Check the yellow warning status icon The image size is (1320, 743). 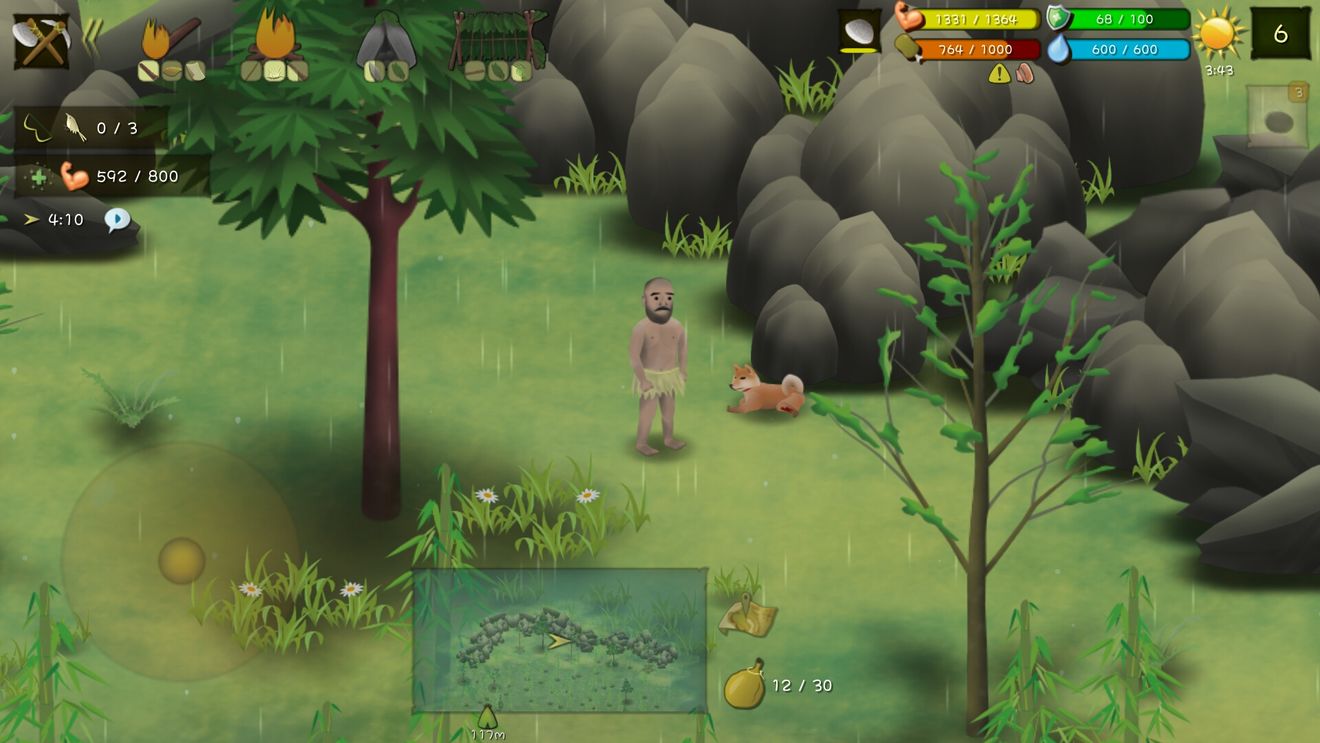point(998,73)
